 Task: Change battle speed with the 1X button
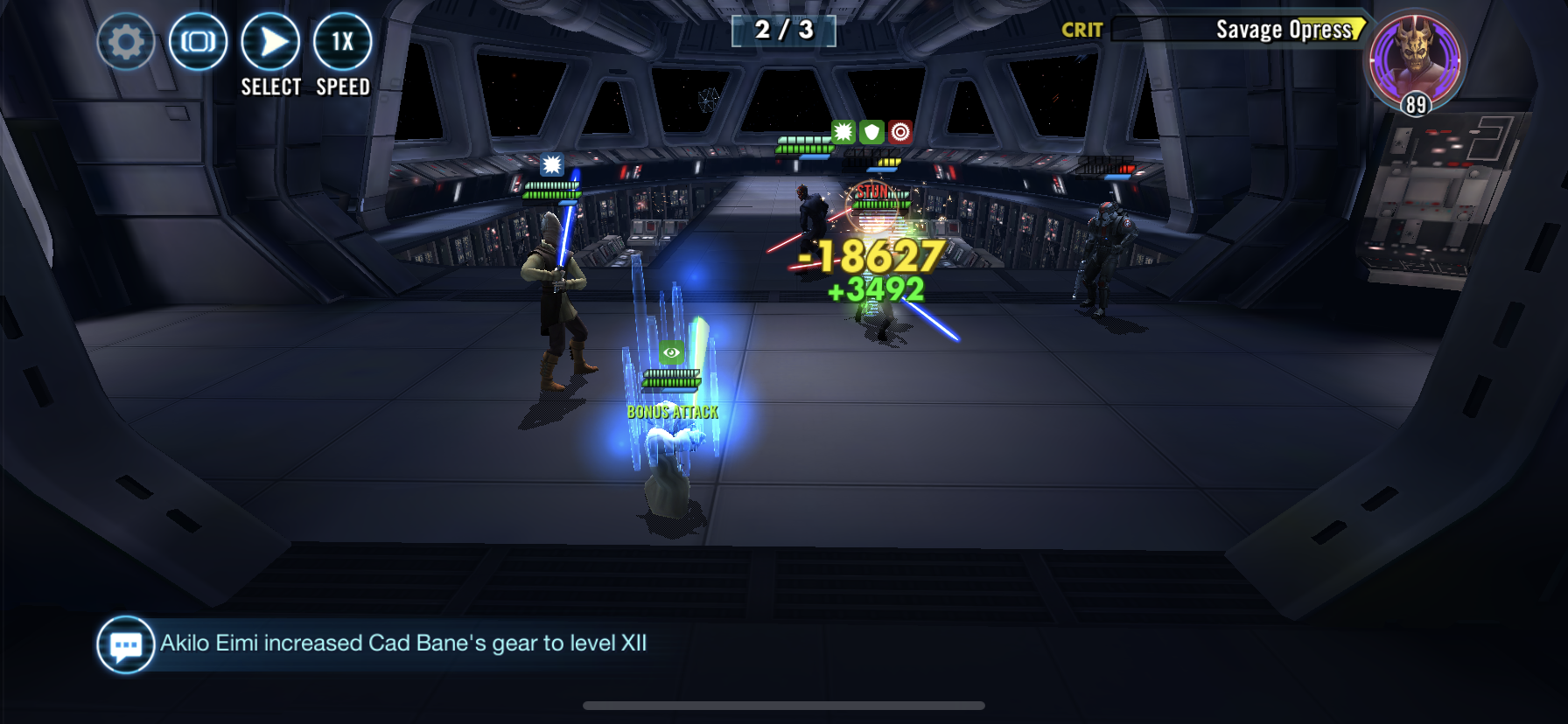342,42
